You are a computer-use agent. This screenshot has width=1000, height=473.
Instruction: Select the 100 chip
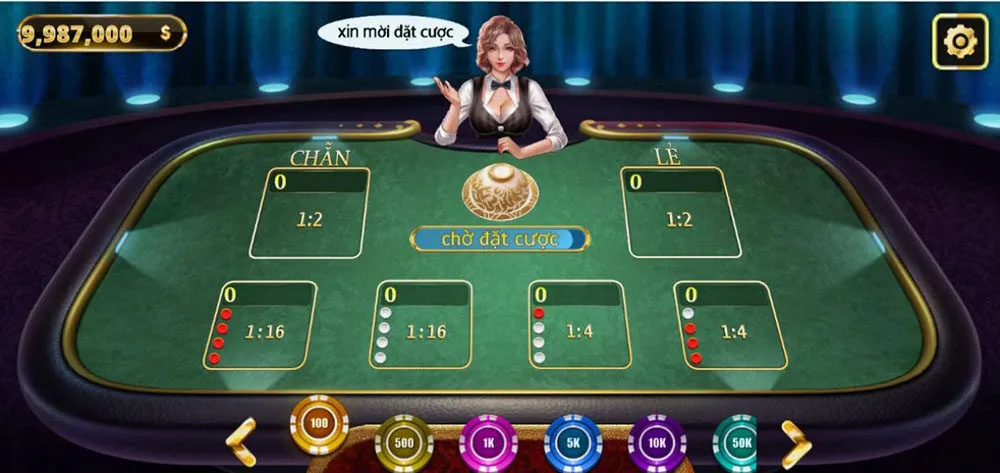319,425
